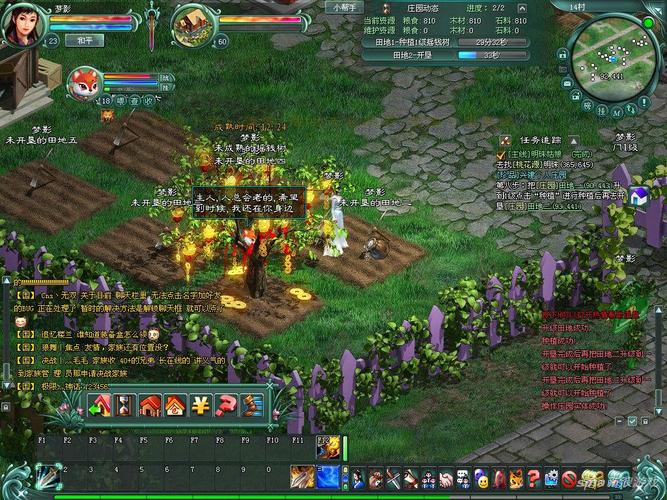Click the hourglass manor toolbar button
667x500 pixels.
124,405
